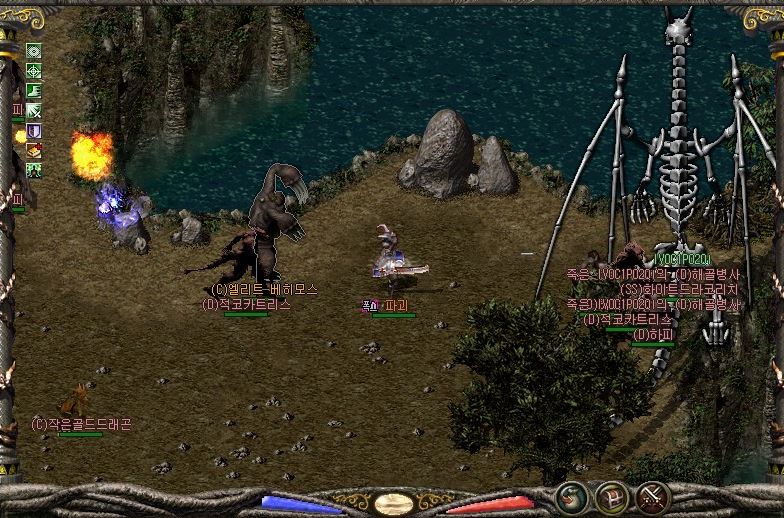Click the sword slash buff icon
Viewport: 784px width, 518px height.
click(x=34, y=111)
